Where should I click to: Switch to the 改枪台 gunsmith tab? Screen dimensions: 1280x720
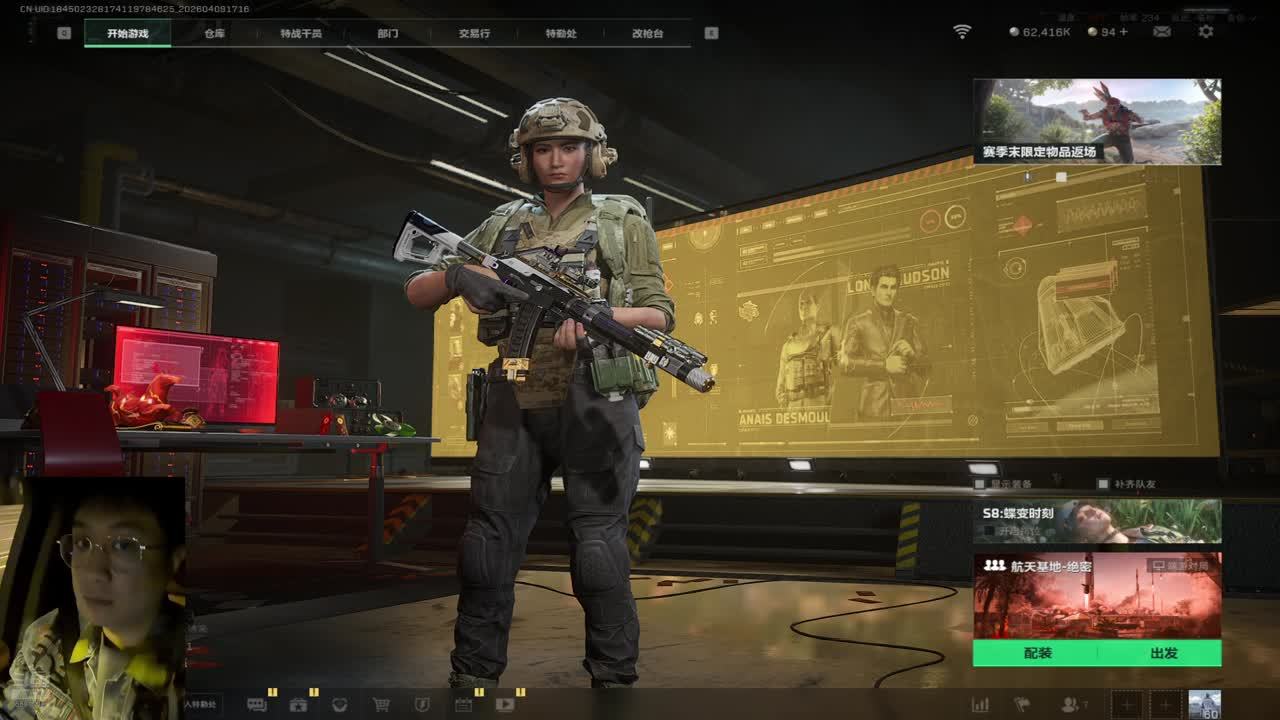(x=647, y=33)
